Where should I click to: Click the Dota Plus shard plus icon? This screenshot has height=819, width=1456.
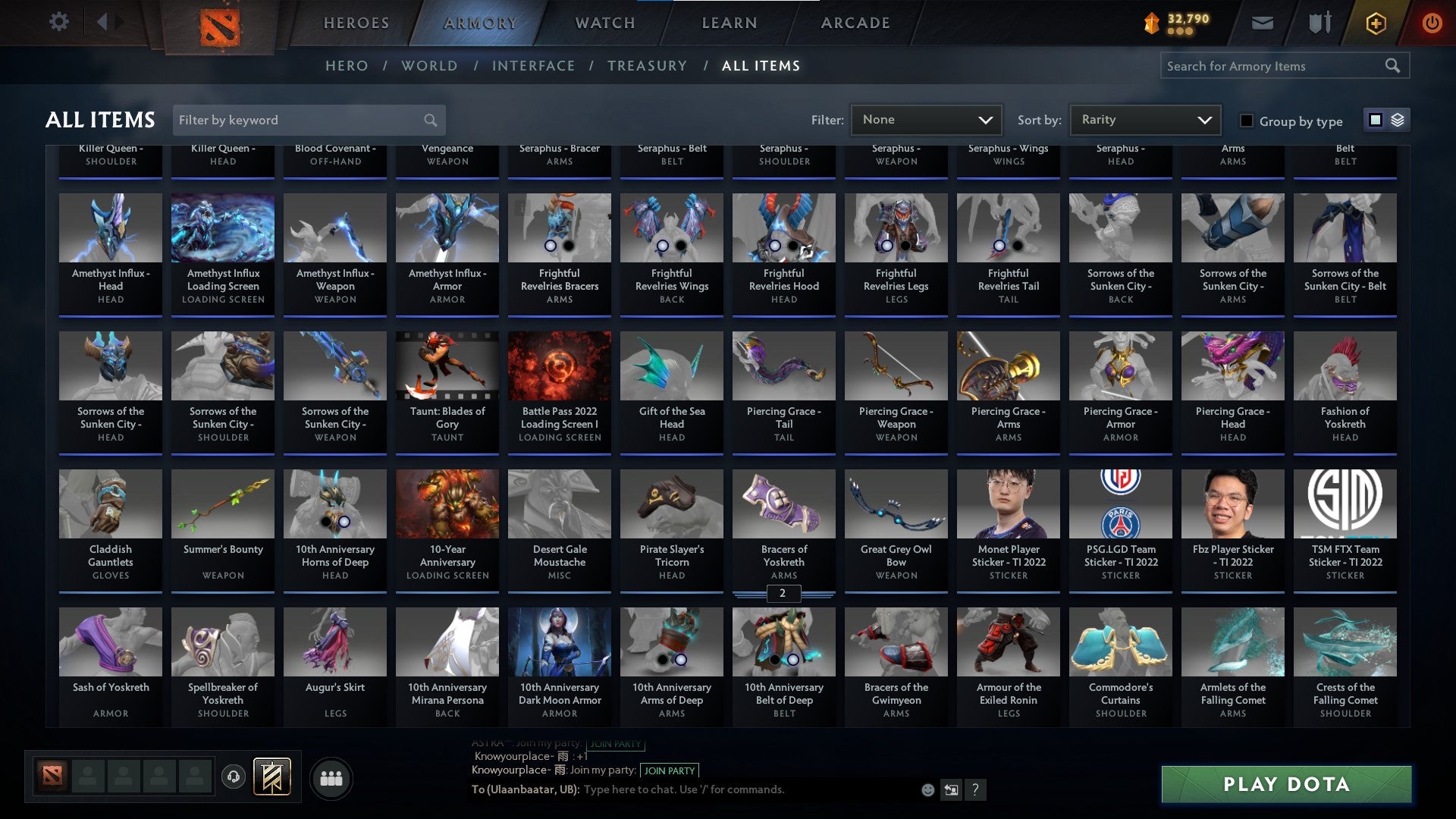coord(1376,22)
